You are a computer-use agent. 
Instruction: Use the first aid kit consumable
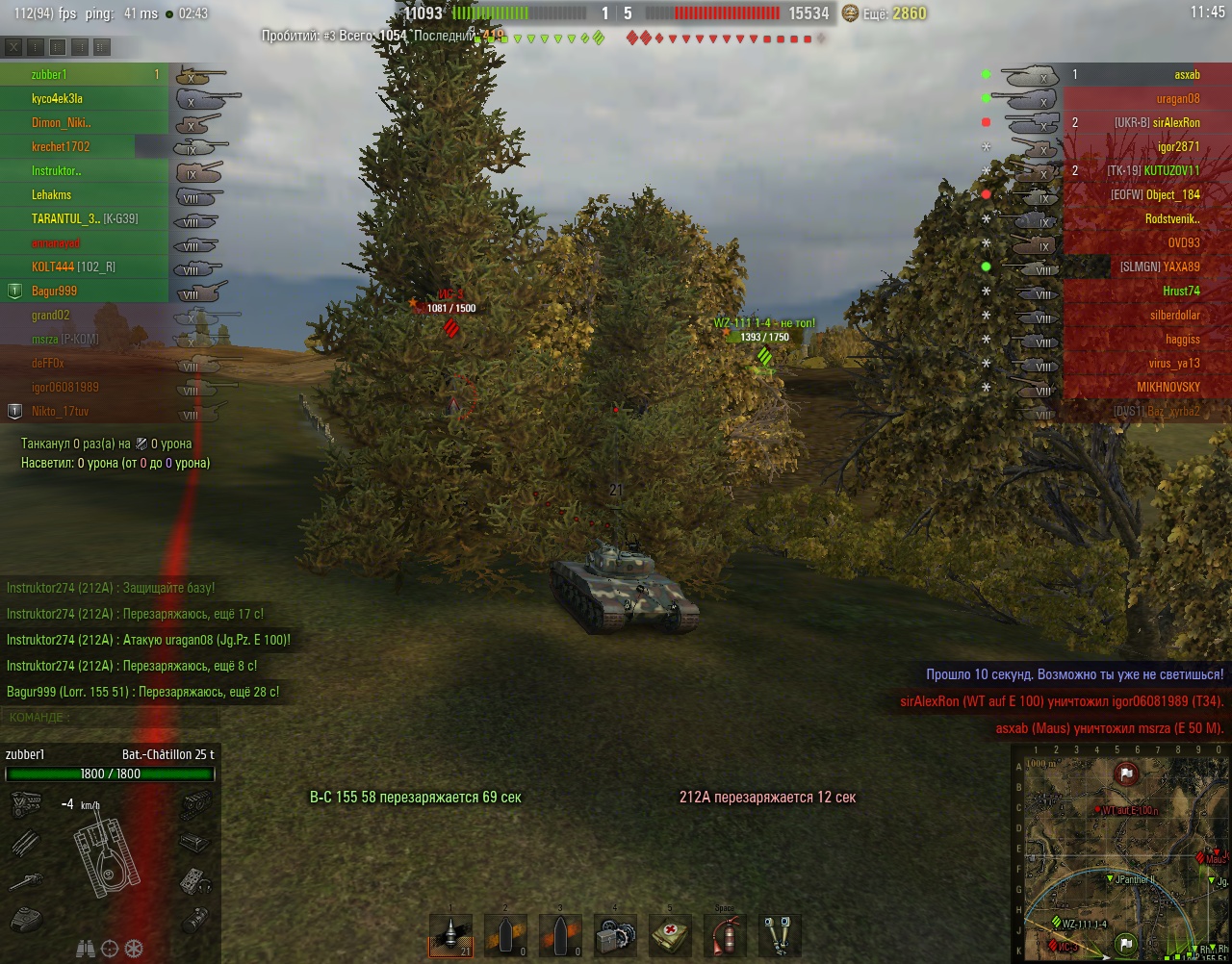pyautogui.click(x=668, y=934)
